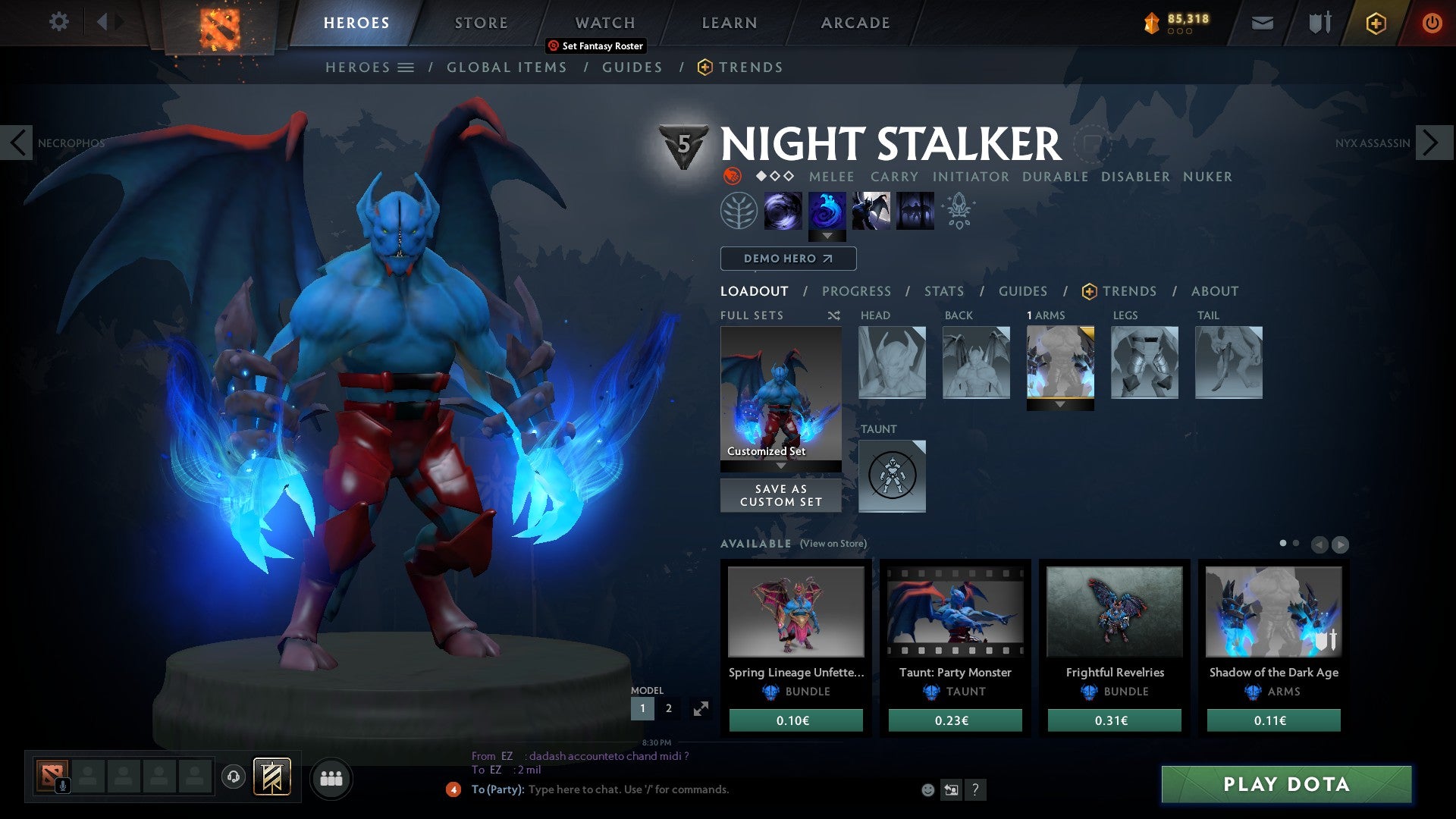Toggle fullscreen model view arrows
The width and height of the screenshot is (1456, 819).
[x=701, y=708]
